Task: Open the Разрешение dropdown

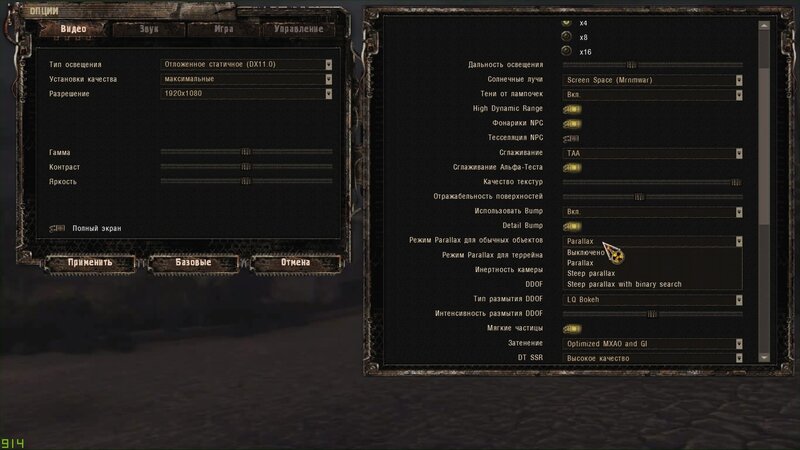Action: [x=246, y=94]
